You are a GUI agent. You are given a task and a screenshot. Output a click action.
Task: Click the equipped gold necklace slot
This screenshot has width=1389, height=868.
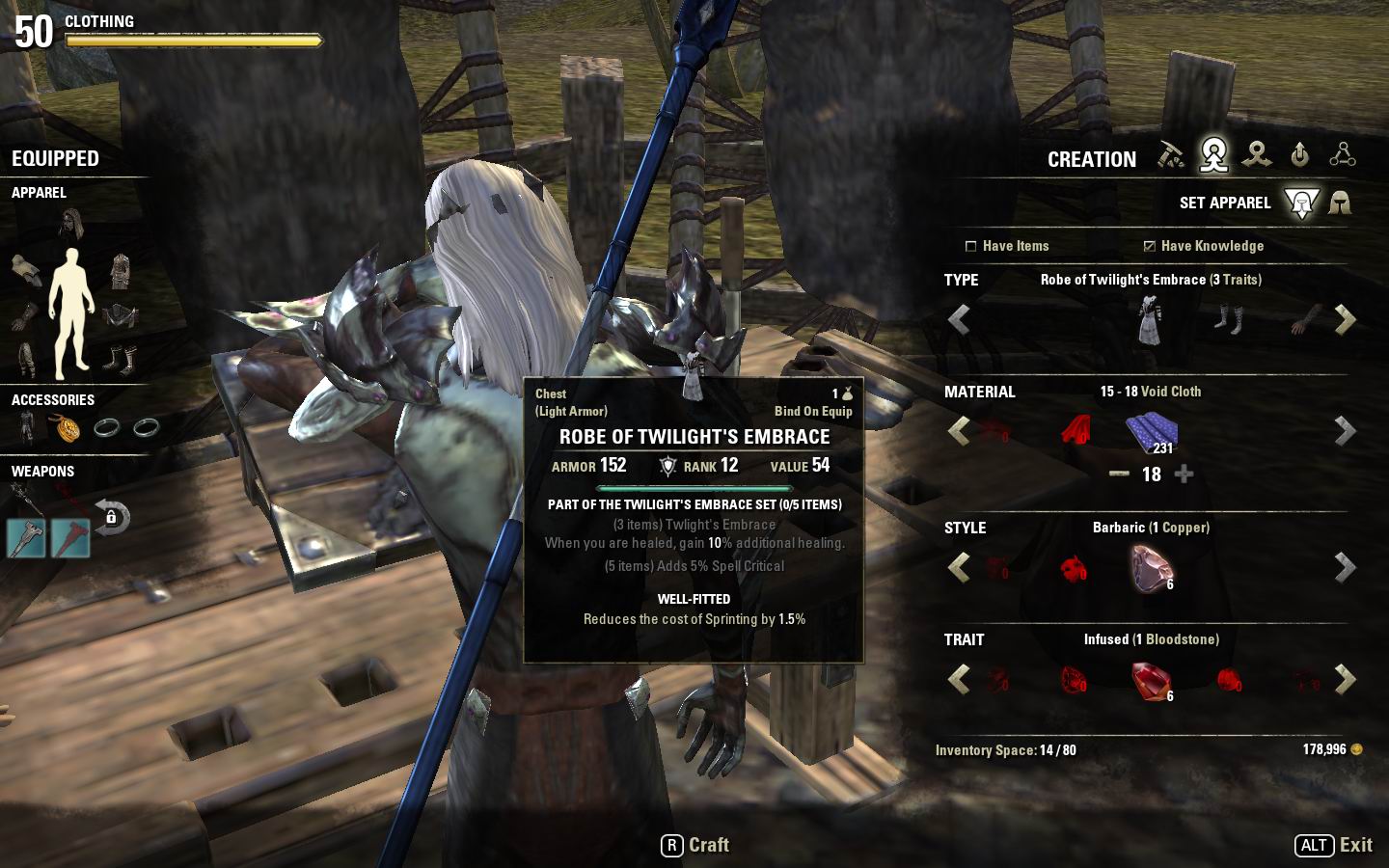coord(67,427)
